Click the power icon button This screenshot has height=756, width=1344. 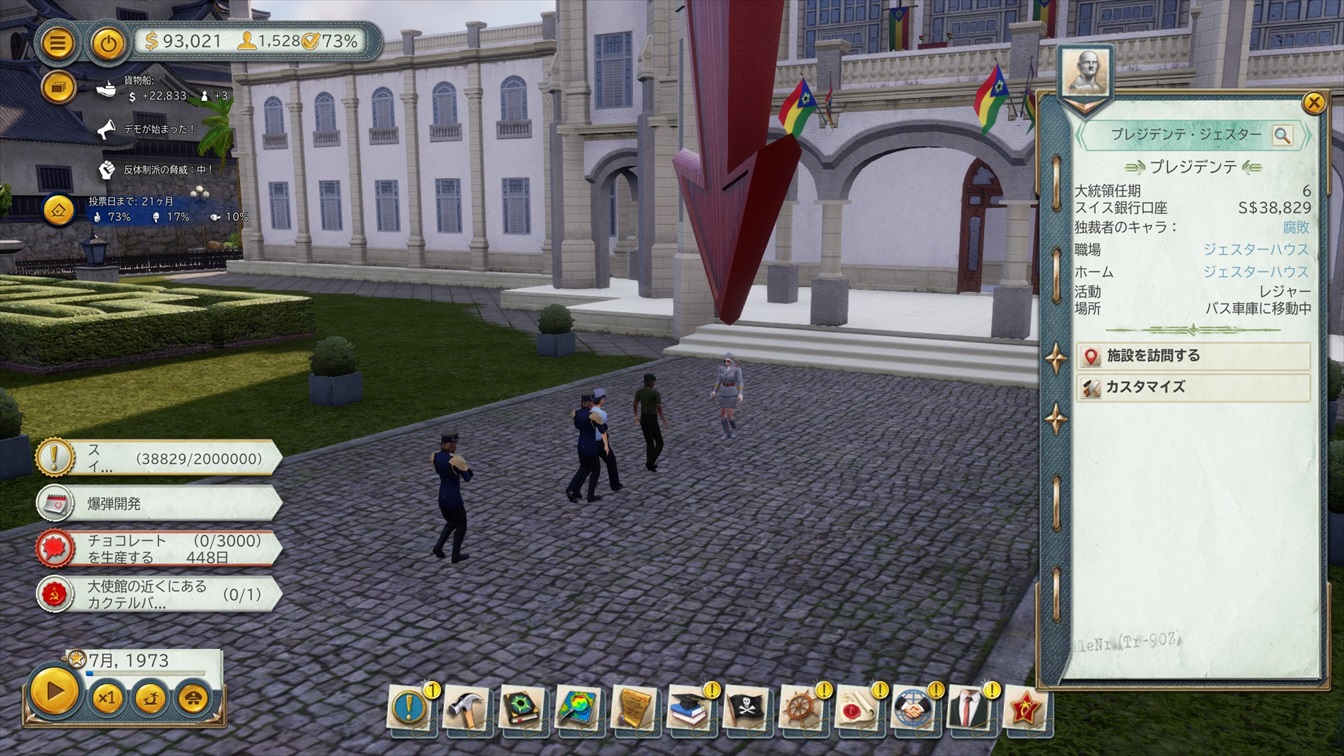click(x=108, y=43)
